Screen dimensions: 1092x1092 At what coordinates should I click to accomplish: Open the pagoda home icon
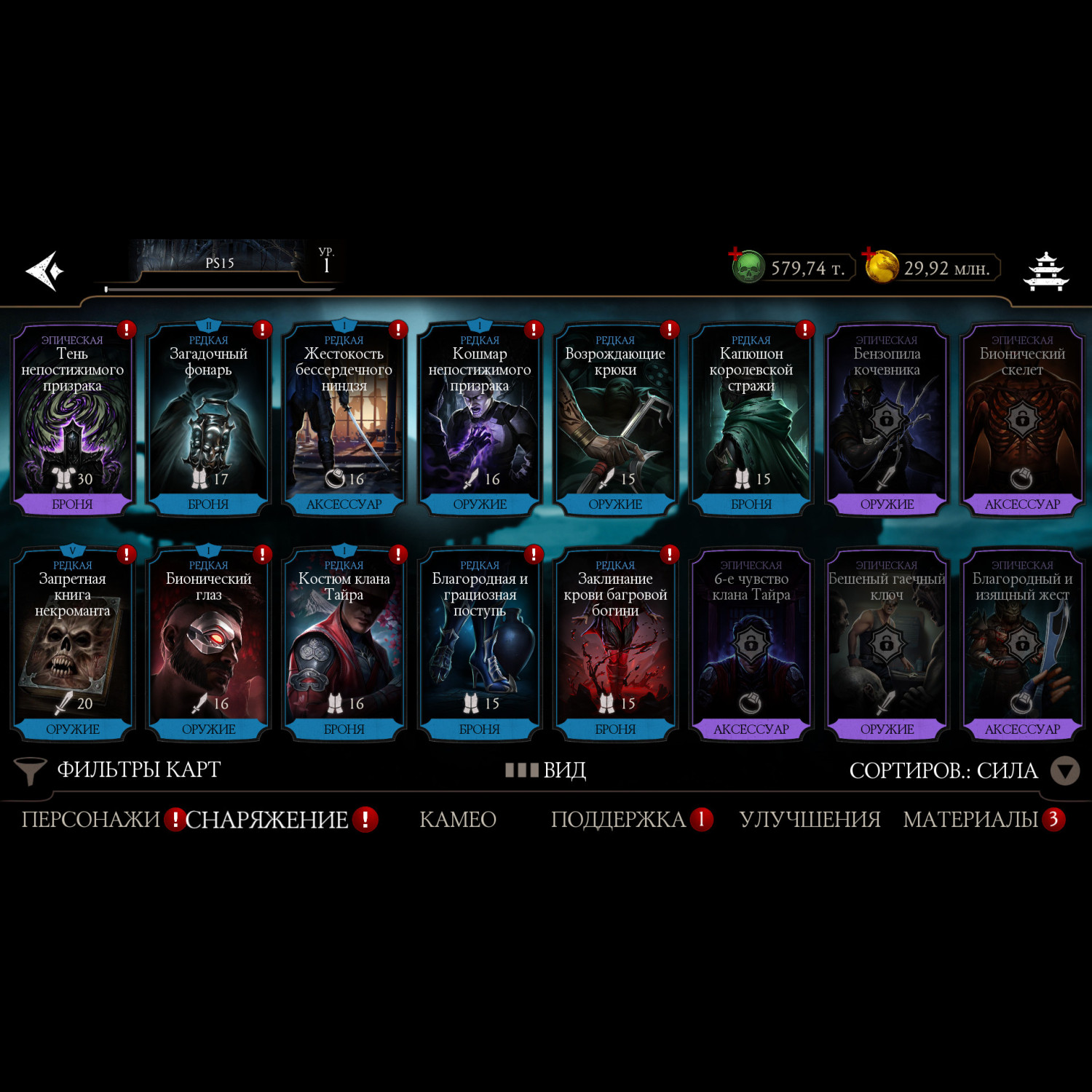pos(1045,272)
